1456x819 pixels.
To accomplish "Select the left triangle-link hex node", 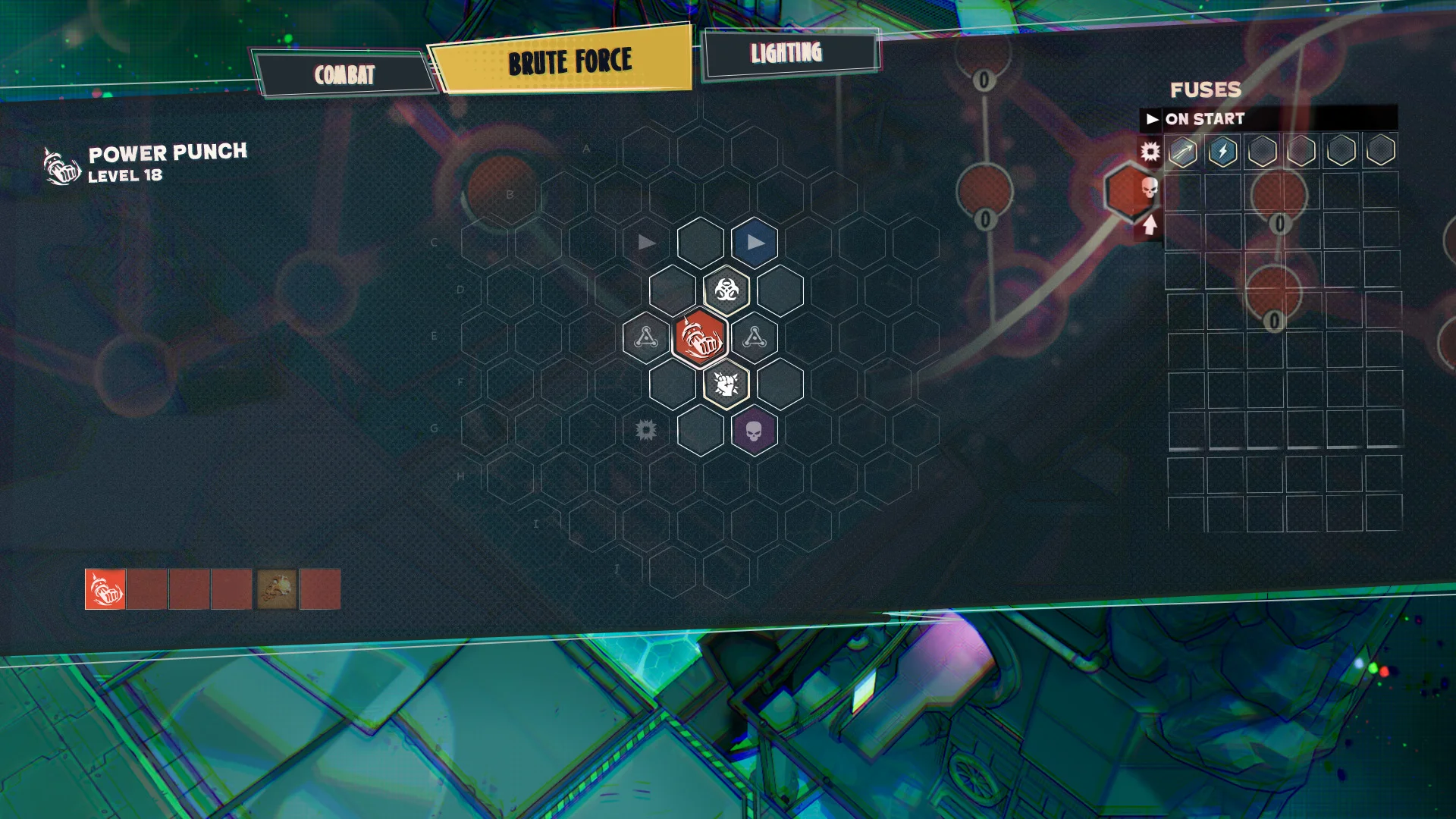I will tap(645, 337).
